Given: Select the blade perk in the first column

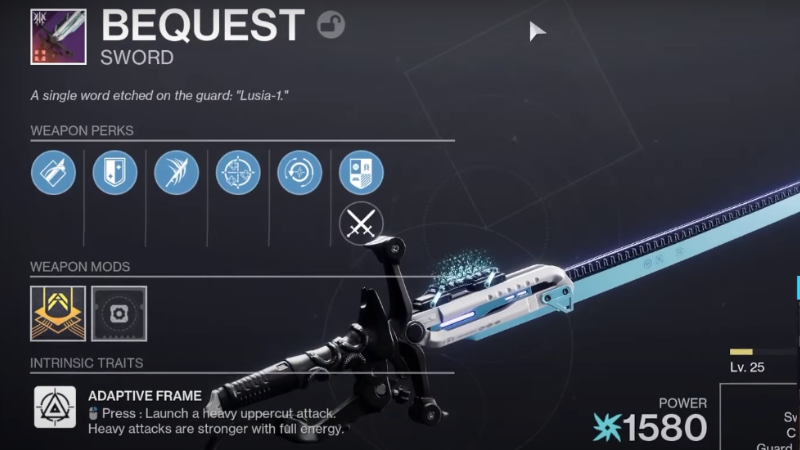Looking at the screenshot, I should click(x=53, y=173).
